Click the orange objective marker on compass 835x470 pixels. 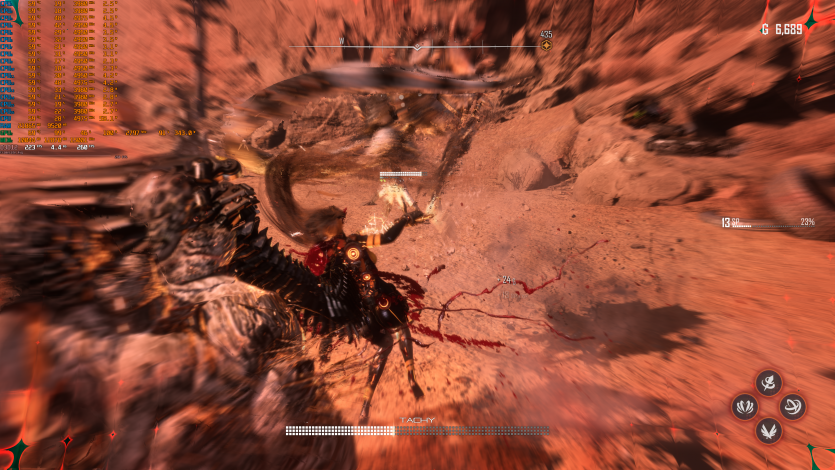(546, 46)
